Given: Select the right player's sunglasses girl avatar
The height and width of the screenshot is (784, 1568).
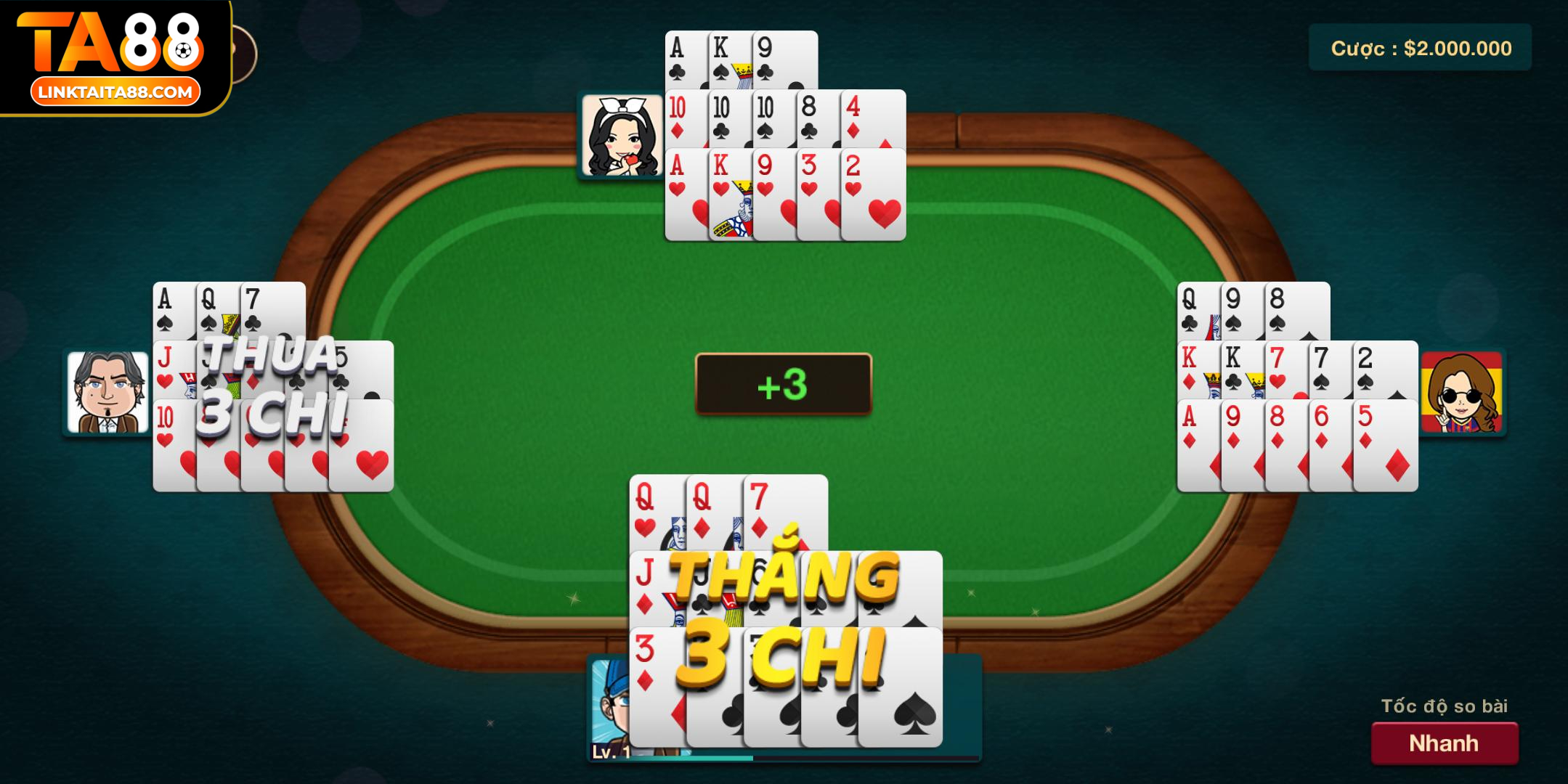Looking at the screenshot, I should tap(1461, 392).
